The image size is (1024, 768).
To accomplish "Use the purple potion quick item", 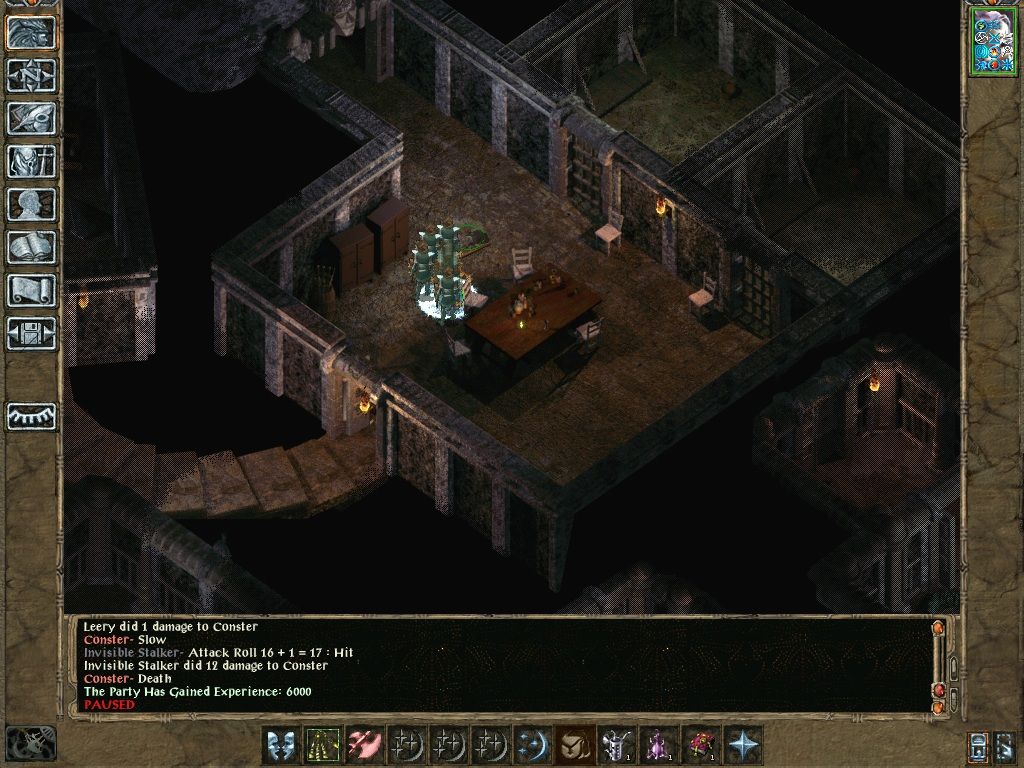I will 658,745.
